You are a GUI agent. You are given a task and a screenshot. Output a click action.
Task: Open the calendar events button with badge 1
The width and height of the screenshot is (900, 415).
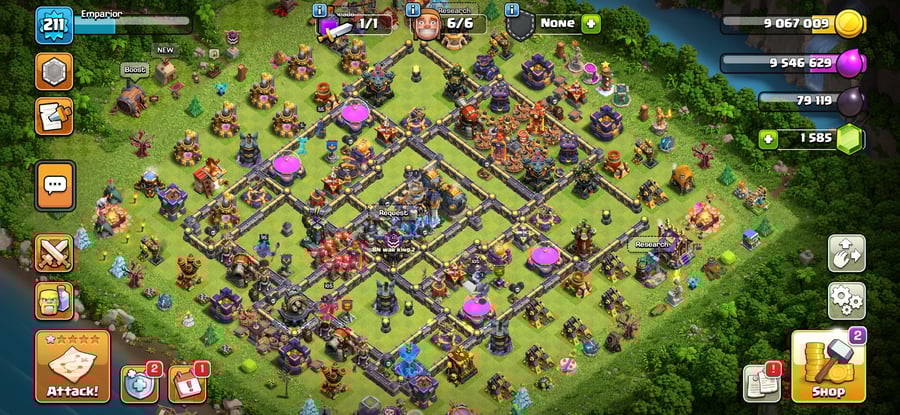point(186,384)
